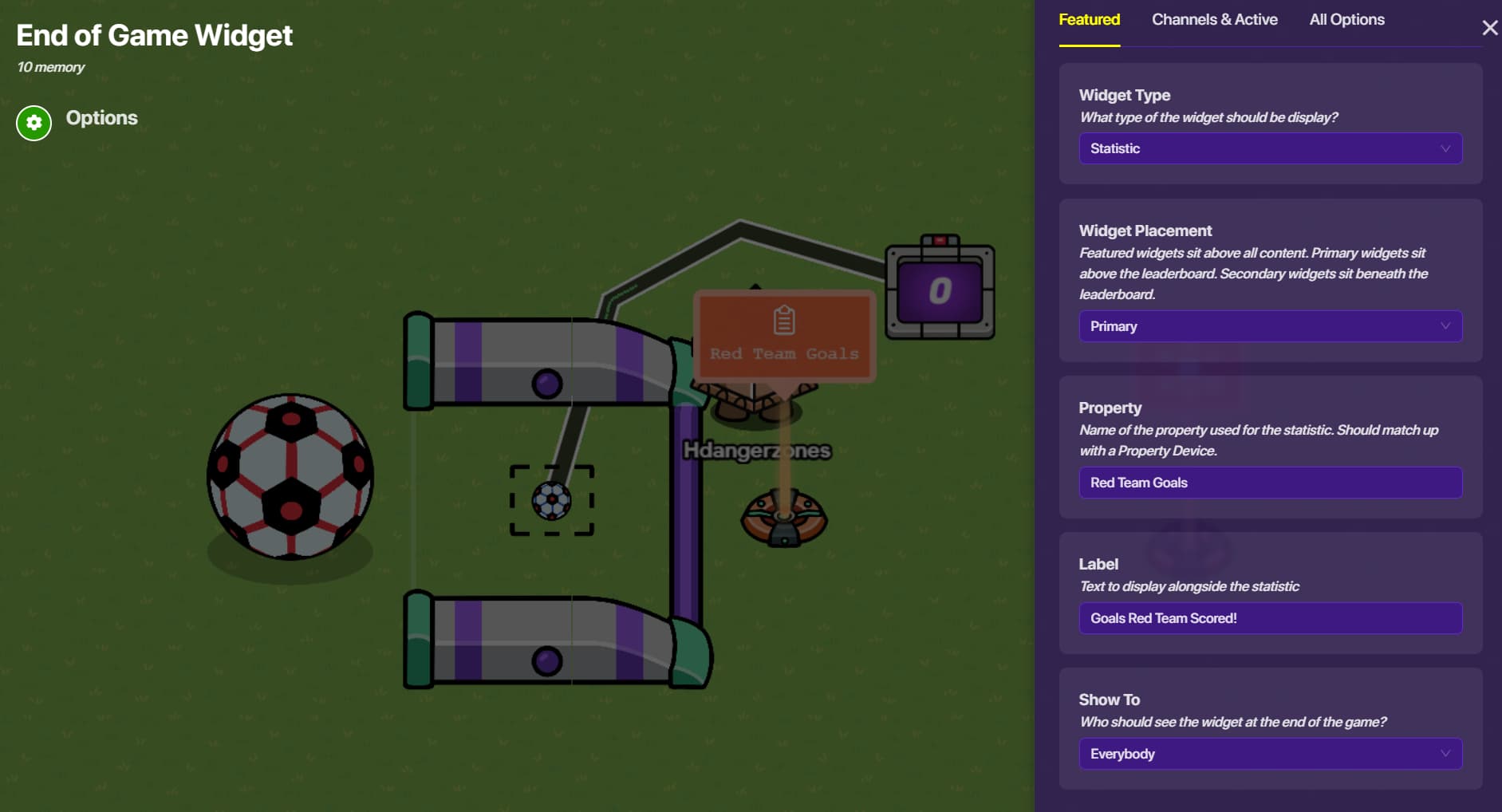Click the Label text field
1502x812 pixels.
click(x=1270, y=618)
